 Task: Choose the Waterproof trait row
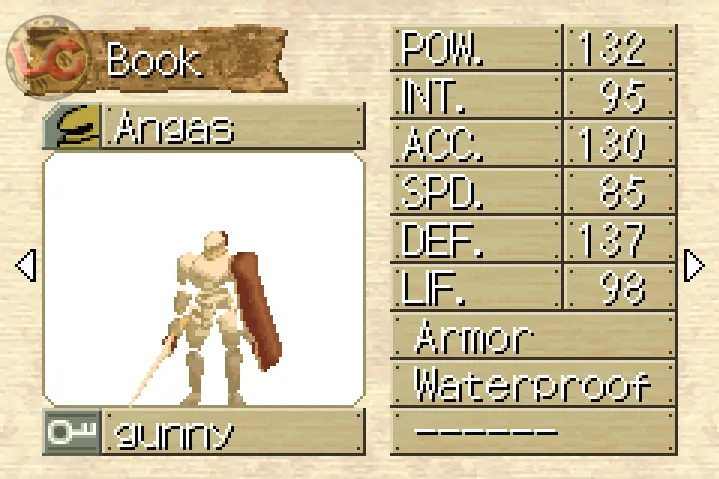click(x=533, y=385)
